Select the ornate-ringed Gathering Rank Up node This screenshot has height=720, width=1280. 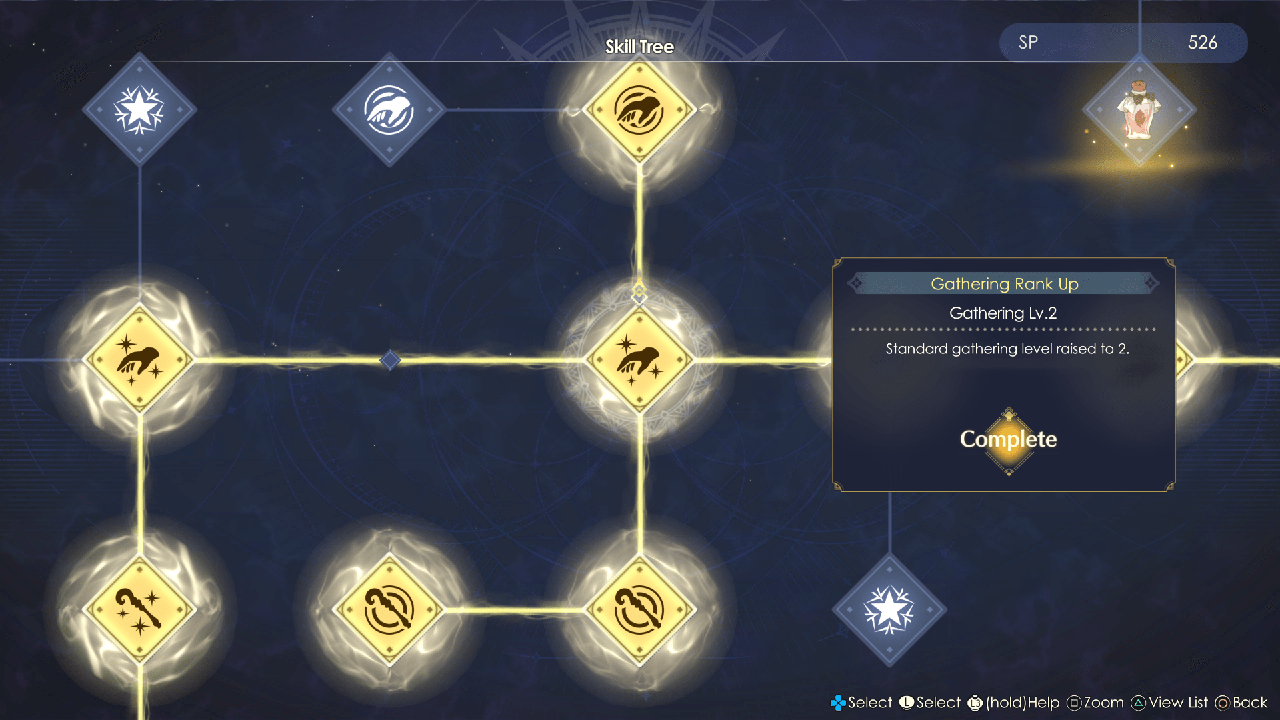point(639,359)
